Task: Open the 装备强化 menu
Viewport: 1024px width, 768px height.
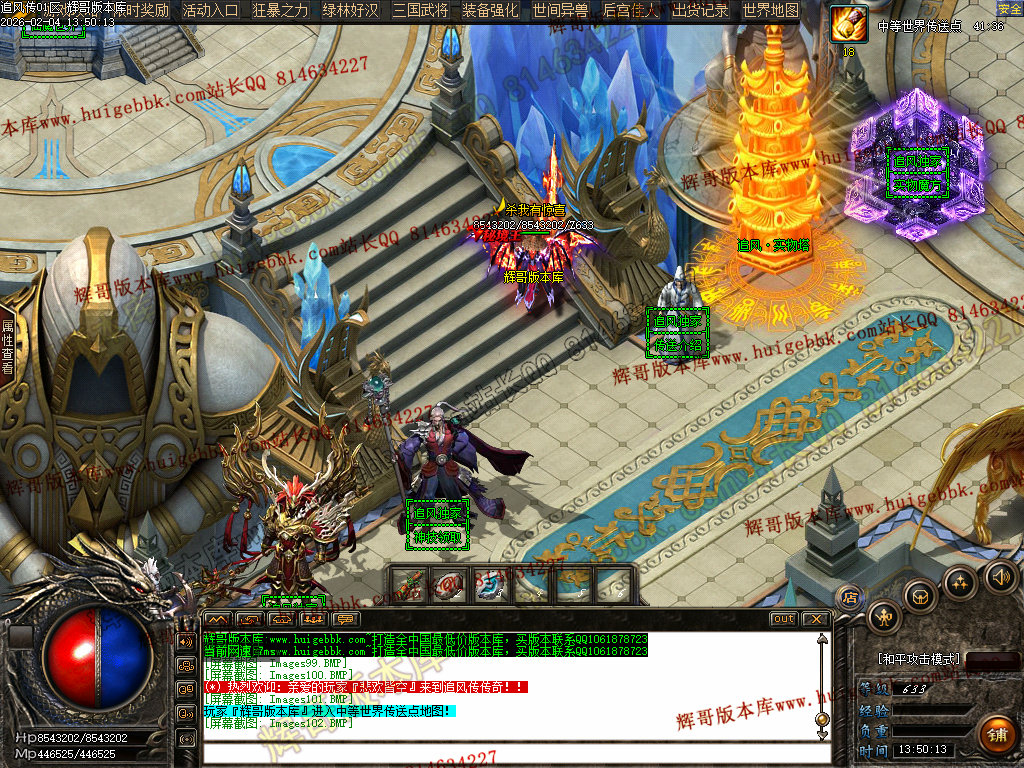Action: pyautogui.click(x=490, y=11)
